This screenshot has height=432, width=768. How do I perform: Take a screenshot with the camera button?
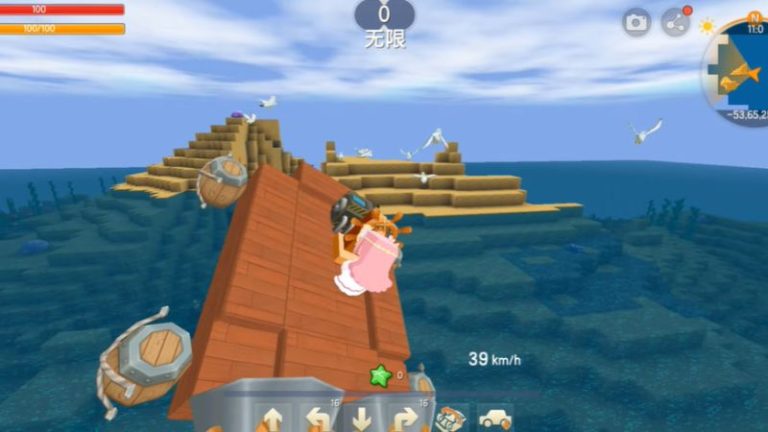tap(636, 22)
